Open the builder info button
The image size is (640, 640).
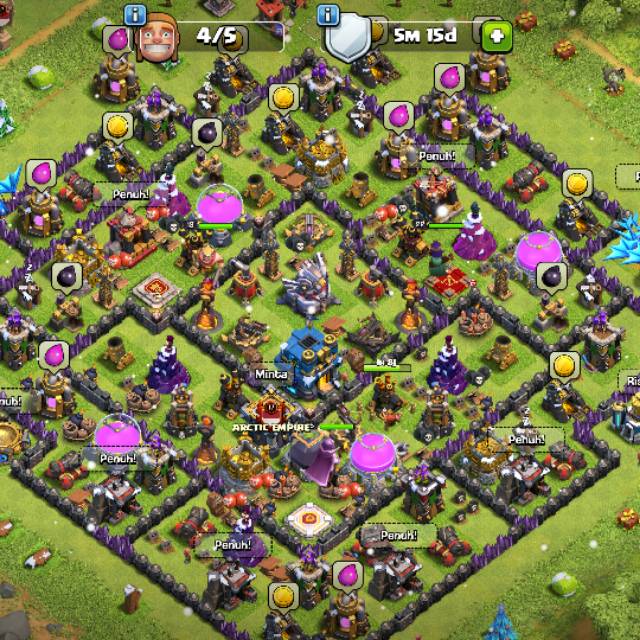click(135, 14)
